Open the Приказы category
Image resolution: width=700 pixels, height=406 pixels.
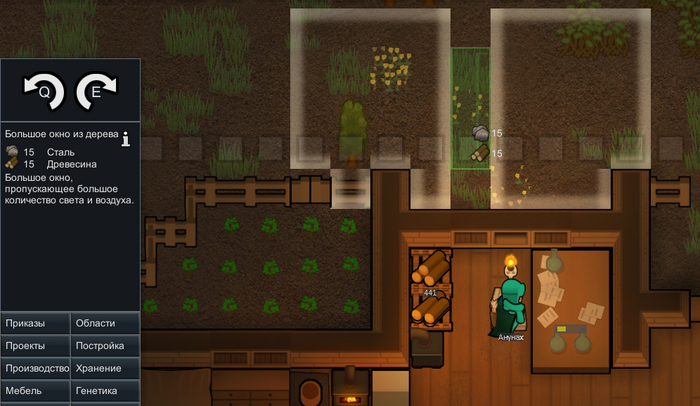[35, 323]
